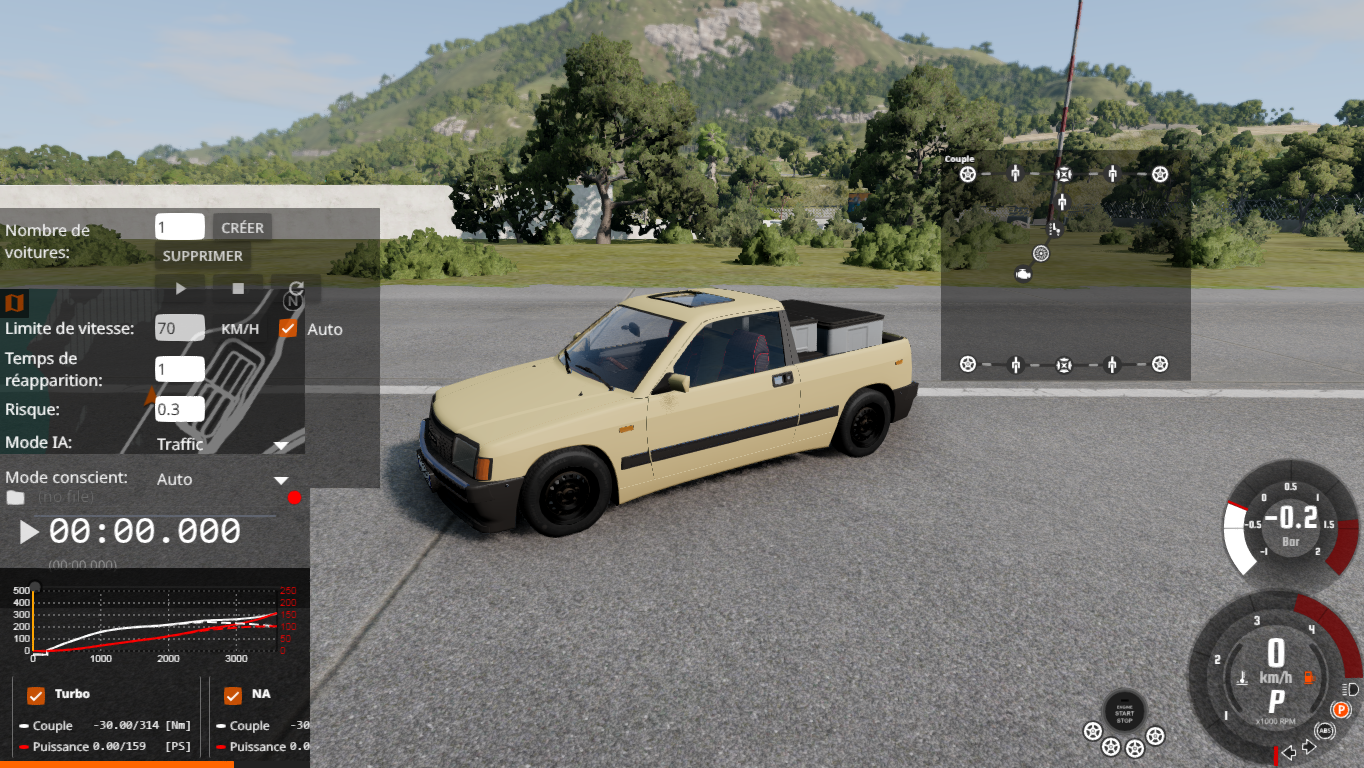1364x768 pixels.
Task: Expand the Mode conscient dropdown
Action: coord(222,479)
